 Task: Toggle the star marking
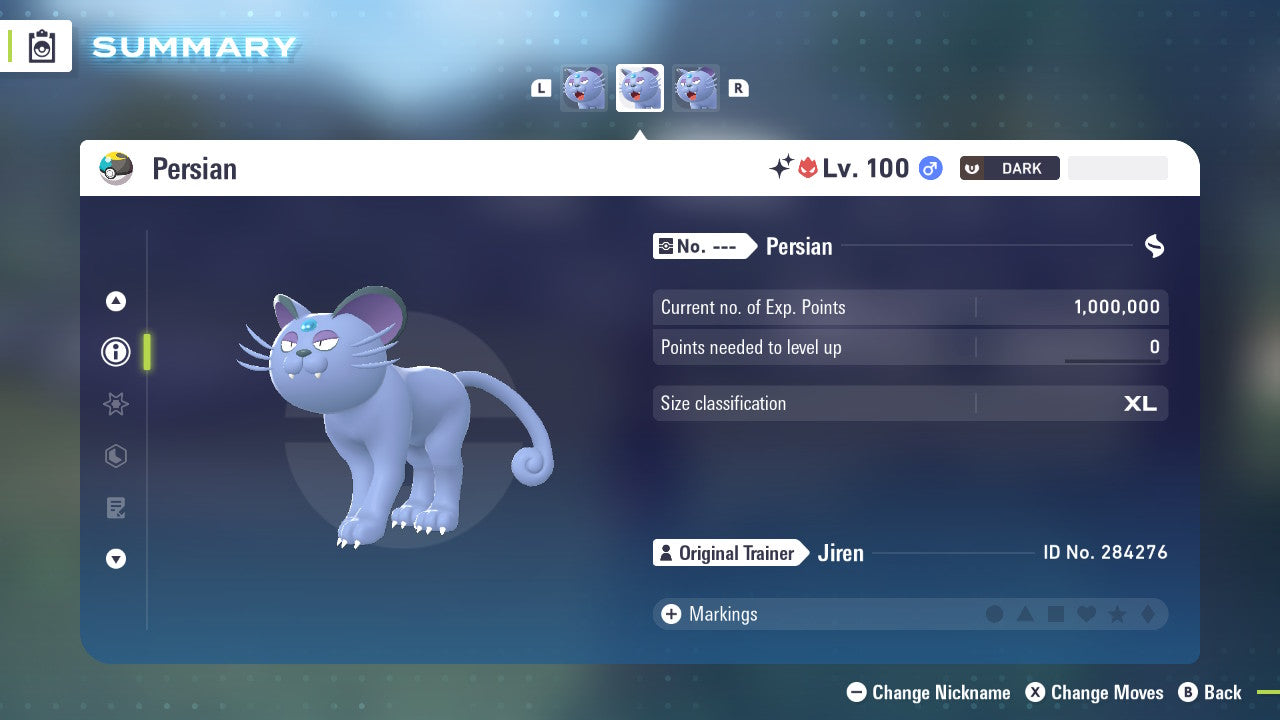pos(1117,614)
